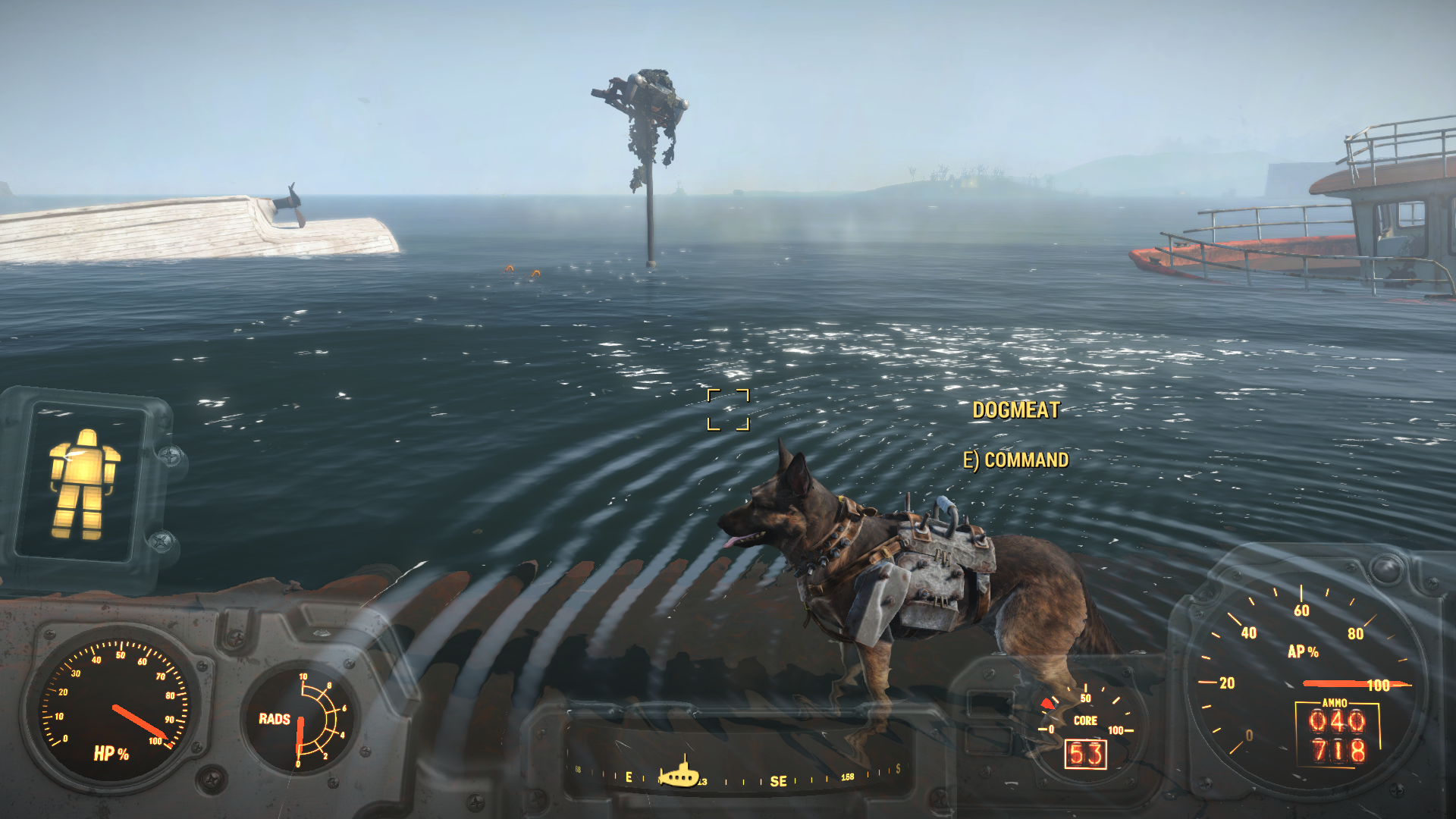Select the yellow submarine compass marker
Screen dimensions: 1456x819
click(679, 774)
